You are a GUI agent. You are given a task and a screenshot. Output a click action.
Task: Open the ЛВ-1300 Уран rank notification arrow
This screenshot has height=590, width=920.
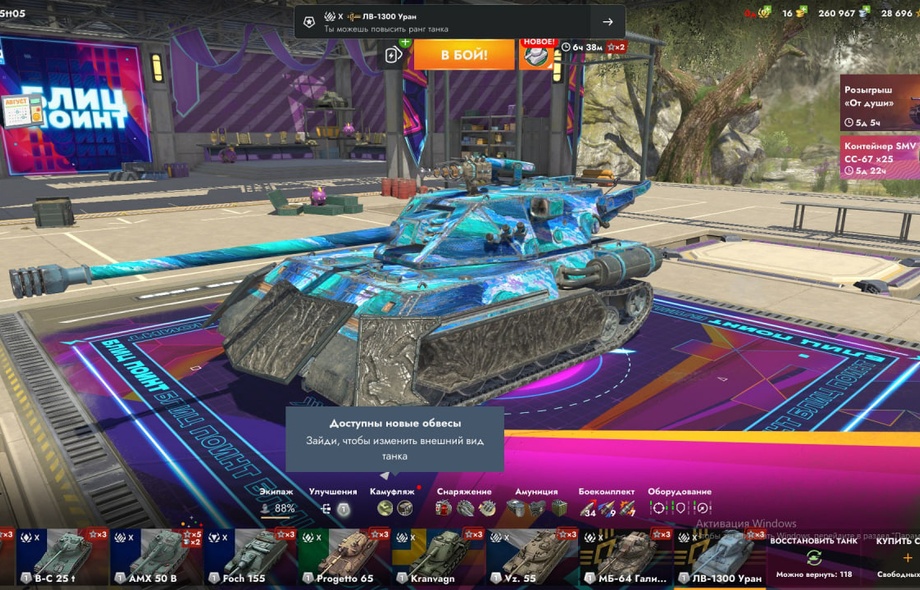607,22
